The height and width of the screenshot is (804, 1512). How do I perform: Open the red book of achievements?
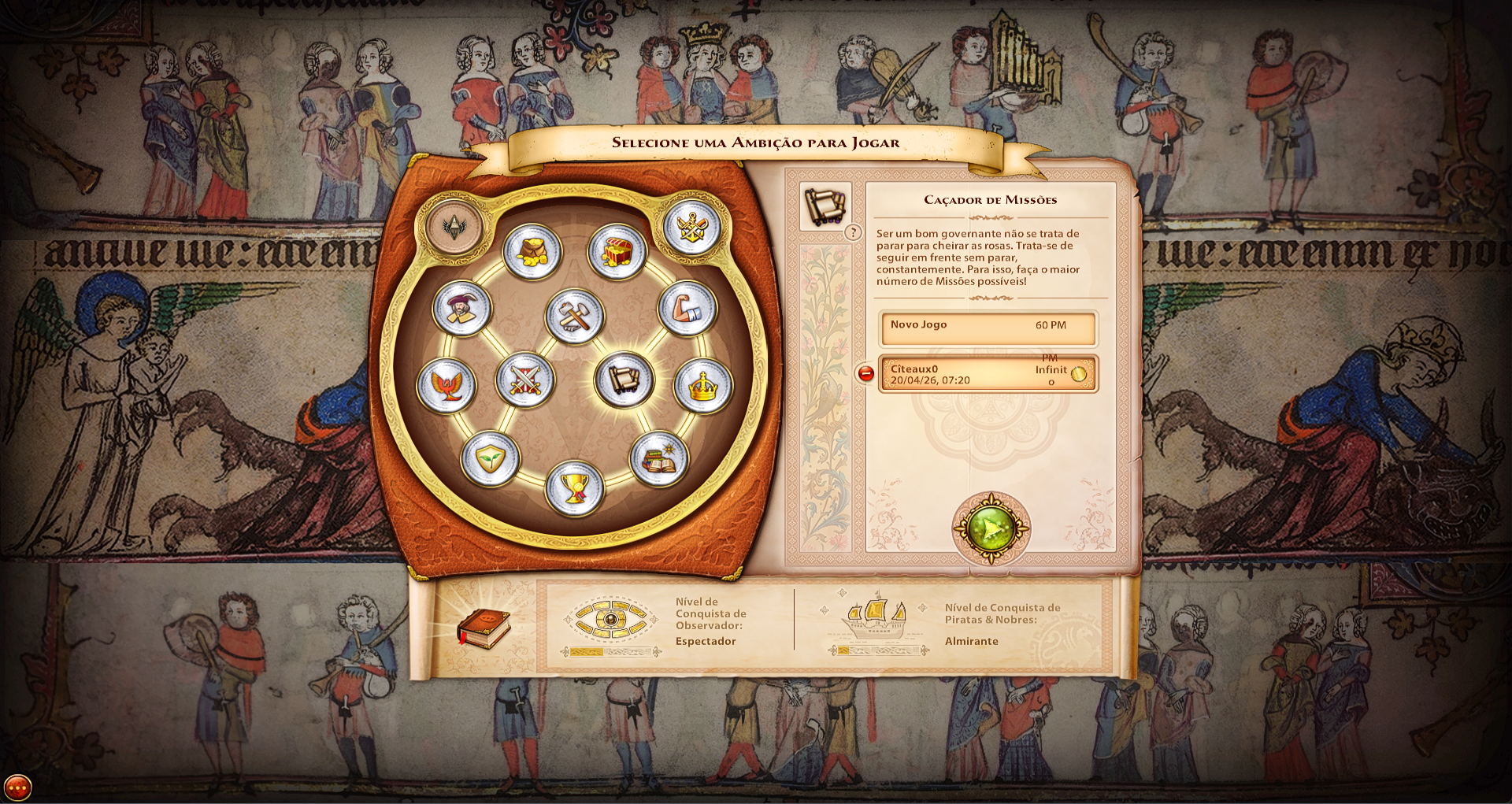pyautogui.click(x=484, y=628)
